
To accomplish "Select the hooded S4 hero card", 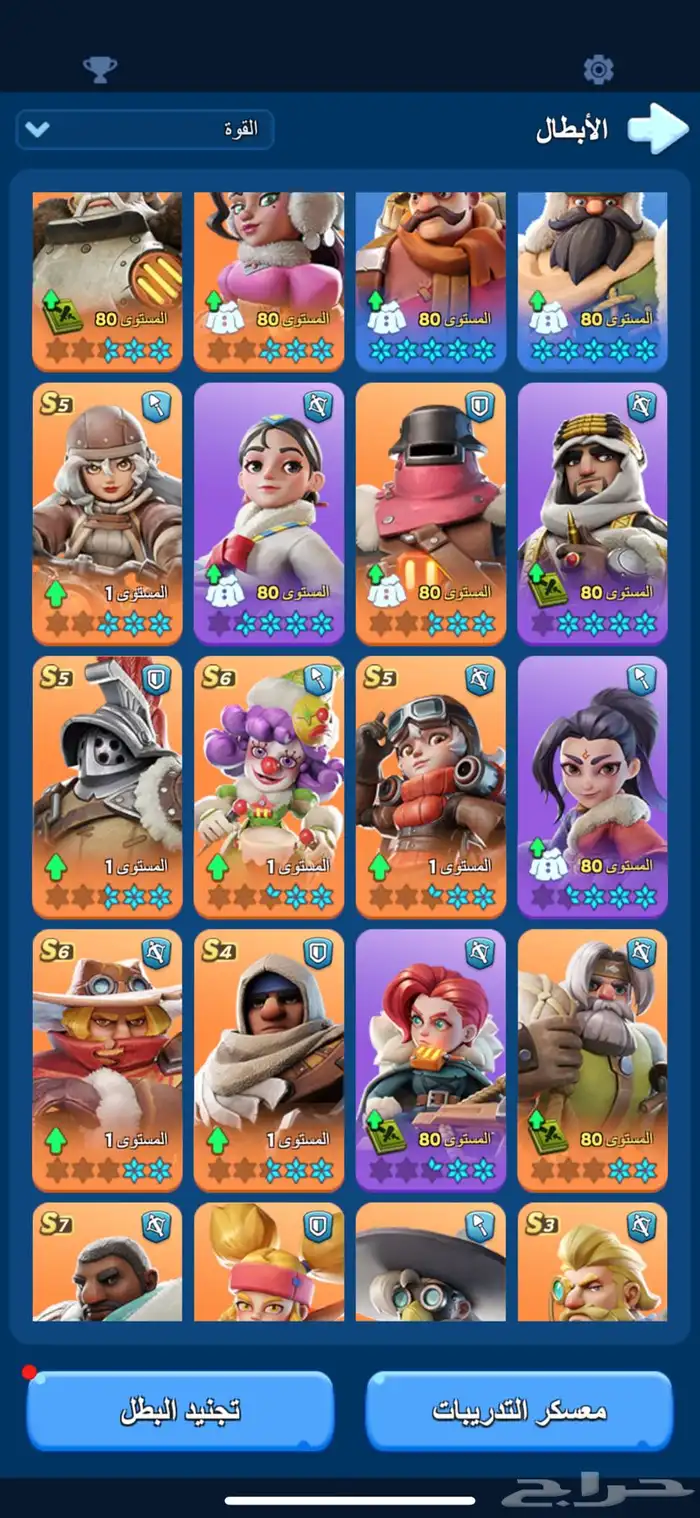I will [x=269, y=1060].
